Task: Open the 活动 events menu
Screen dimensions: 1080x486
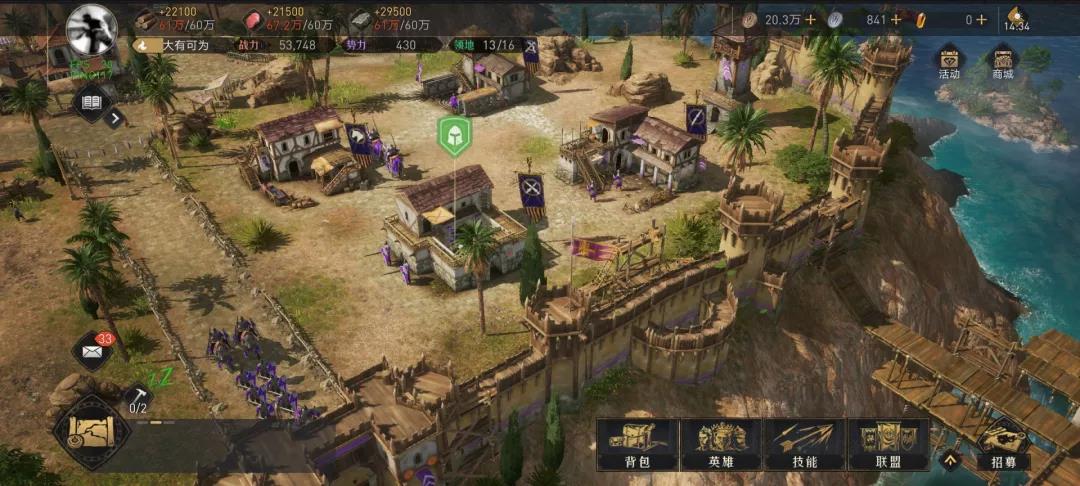Action: [948, 63]
